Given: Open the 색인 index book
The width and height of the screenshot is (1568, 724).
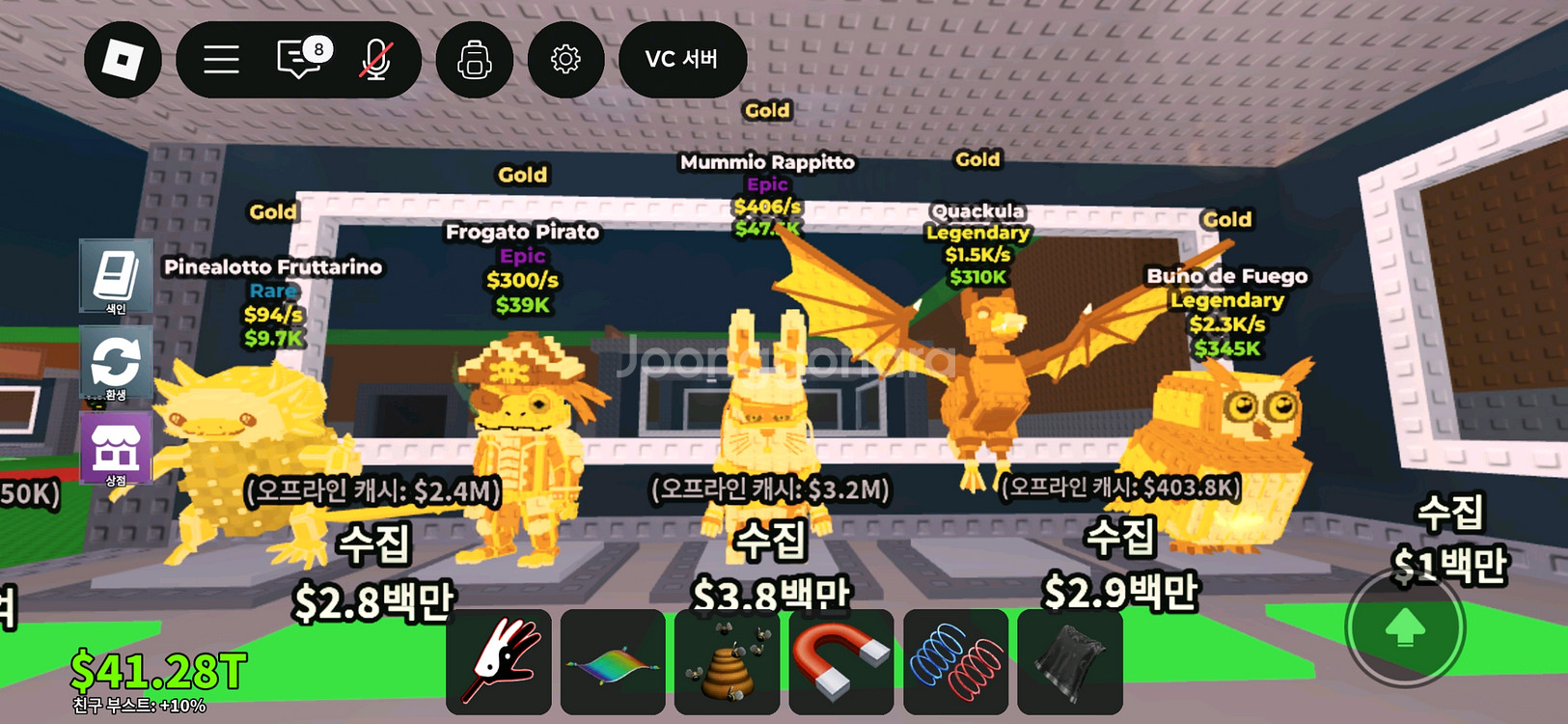Looking at the screenshot, I should (x=116, y=277).
